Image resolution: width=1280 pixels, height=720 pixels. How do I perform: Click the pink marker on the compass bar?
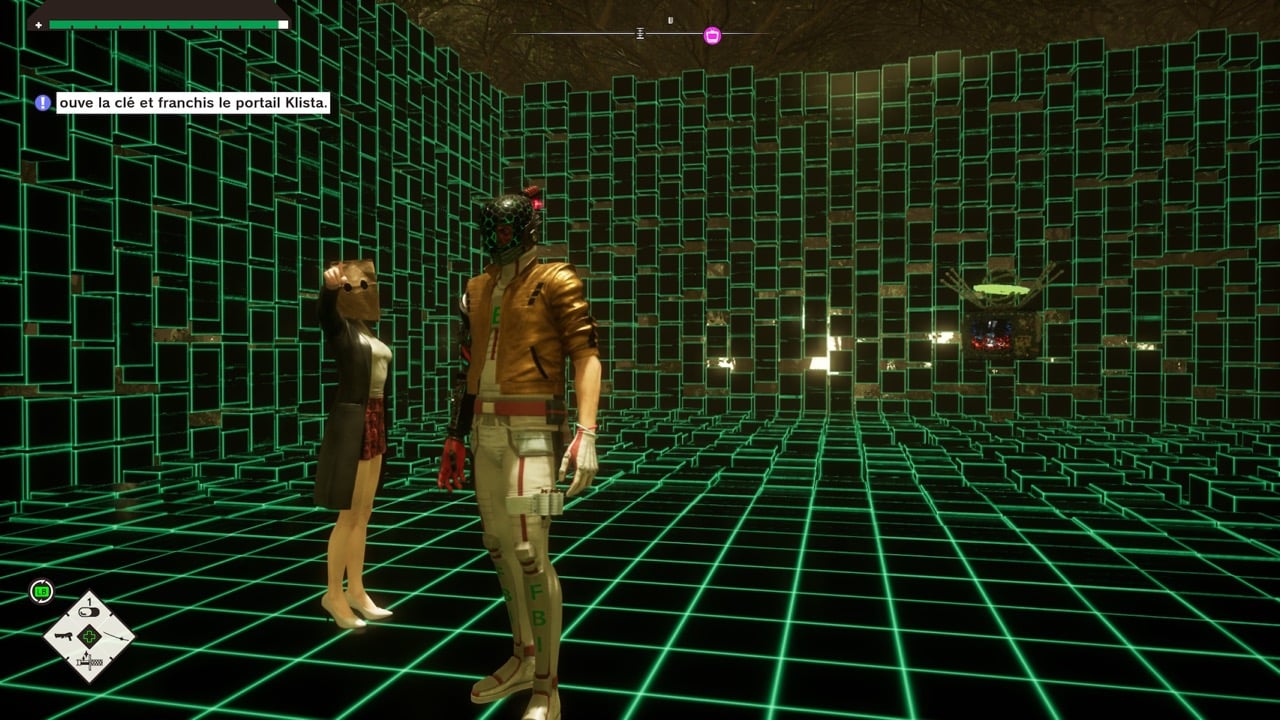712,35
